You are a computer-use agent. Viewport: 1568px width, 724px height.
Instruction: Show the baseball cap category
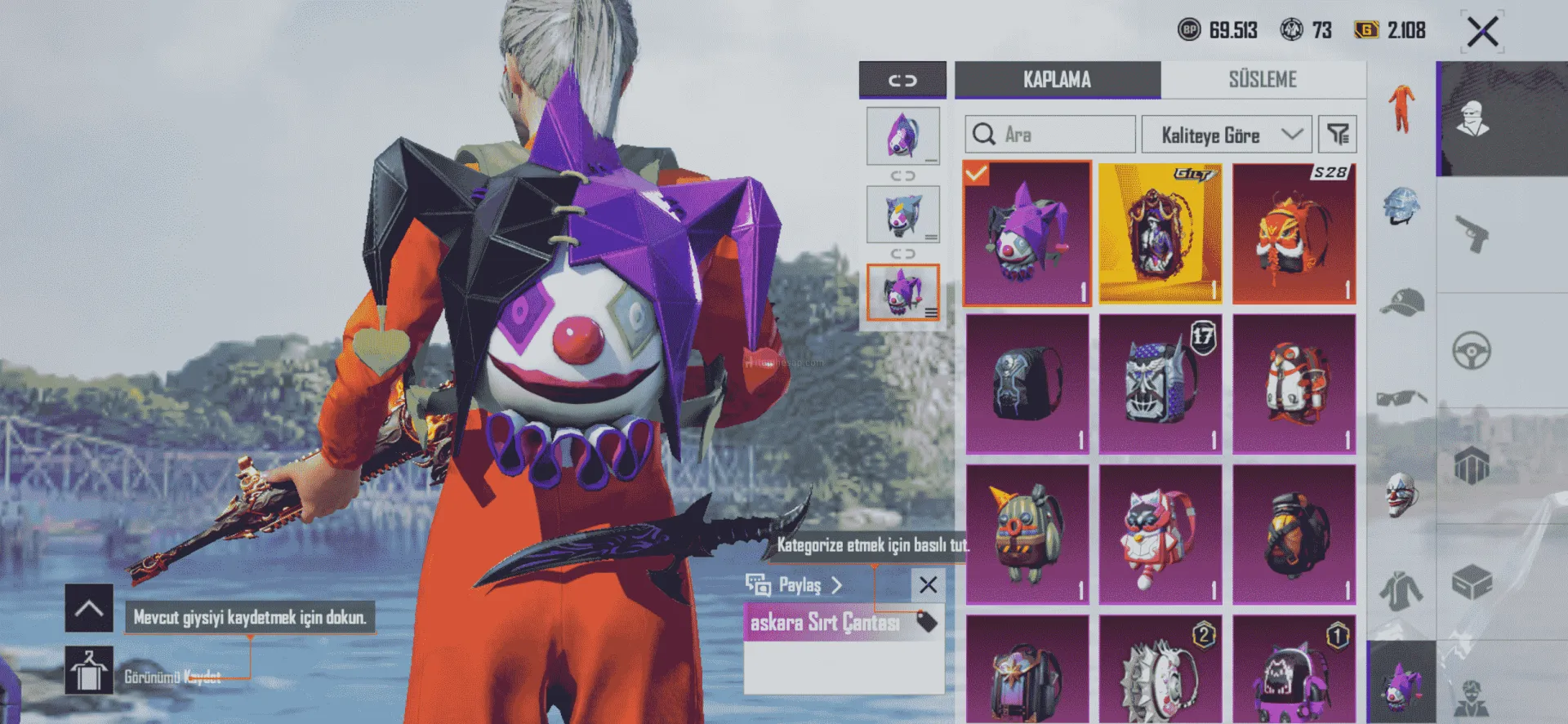[x=1401, y=303]
